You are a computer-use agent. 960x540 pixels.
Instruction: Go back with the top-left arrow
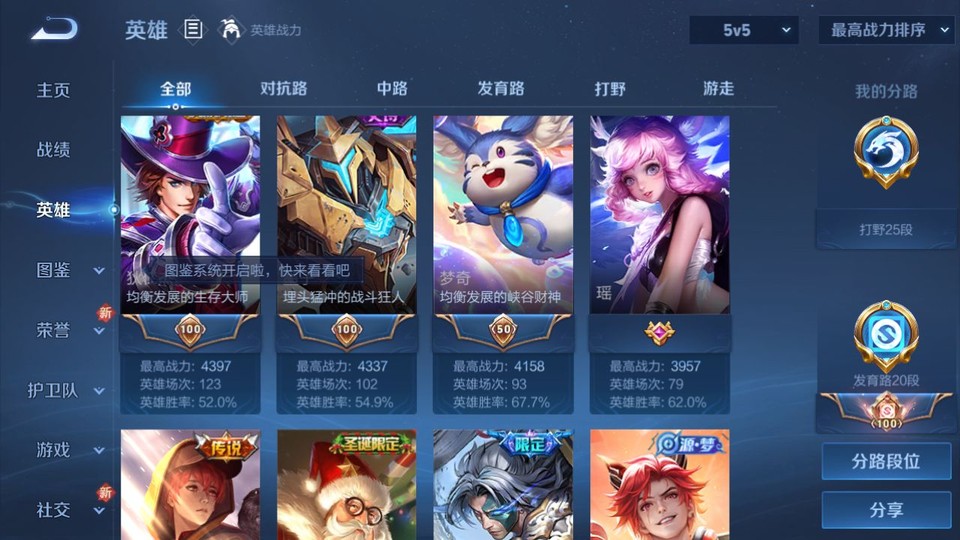[54, 29]
